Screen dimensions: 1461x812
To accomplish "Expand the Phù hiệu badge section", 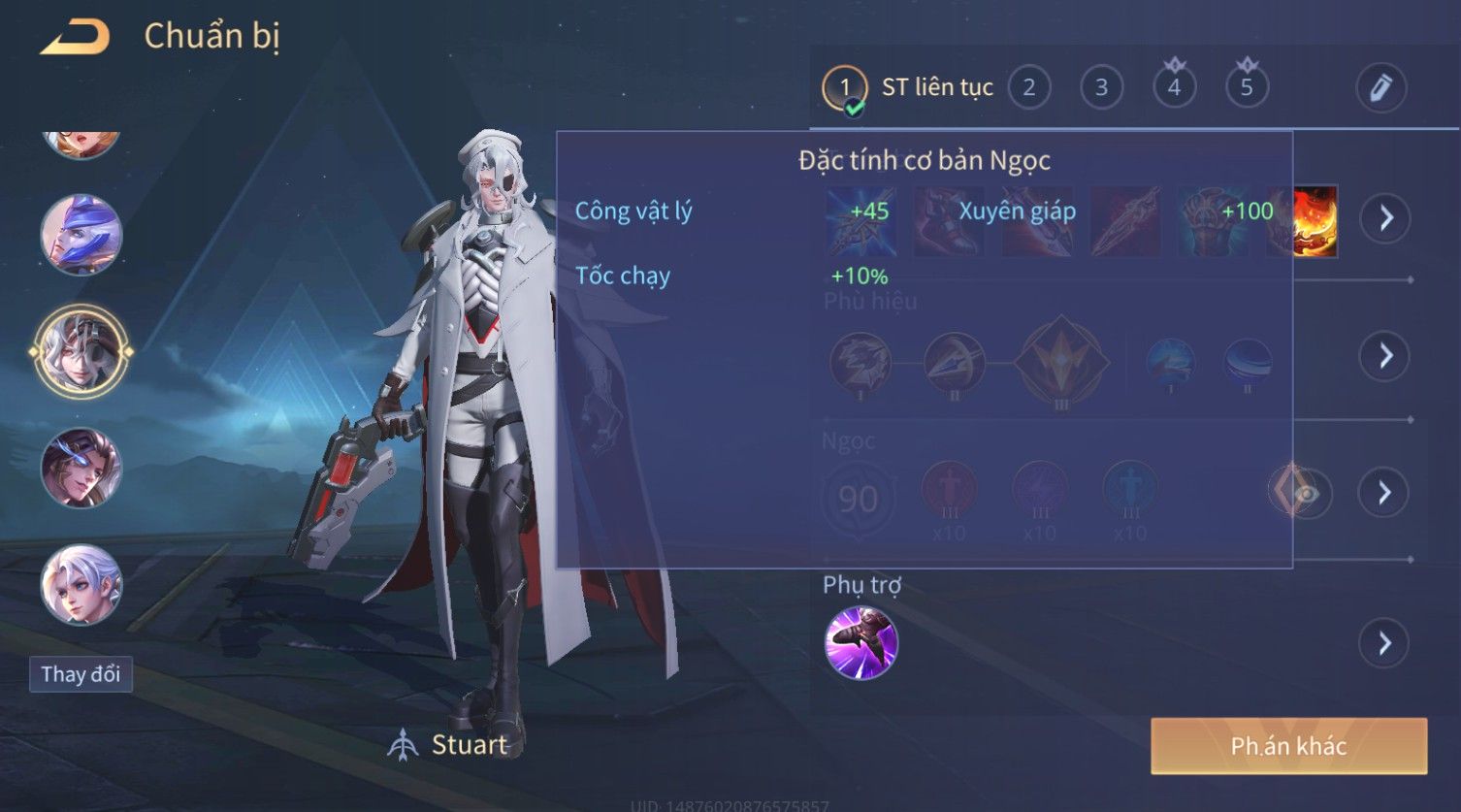I will 1384,356.
